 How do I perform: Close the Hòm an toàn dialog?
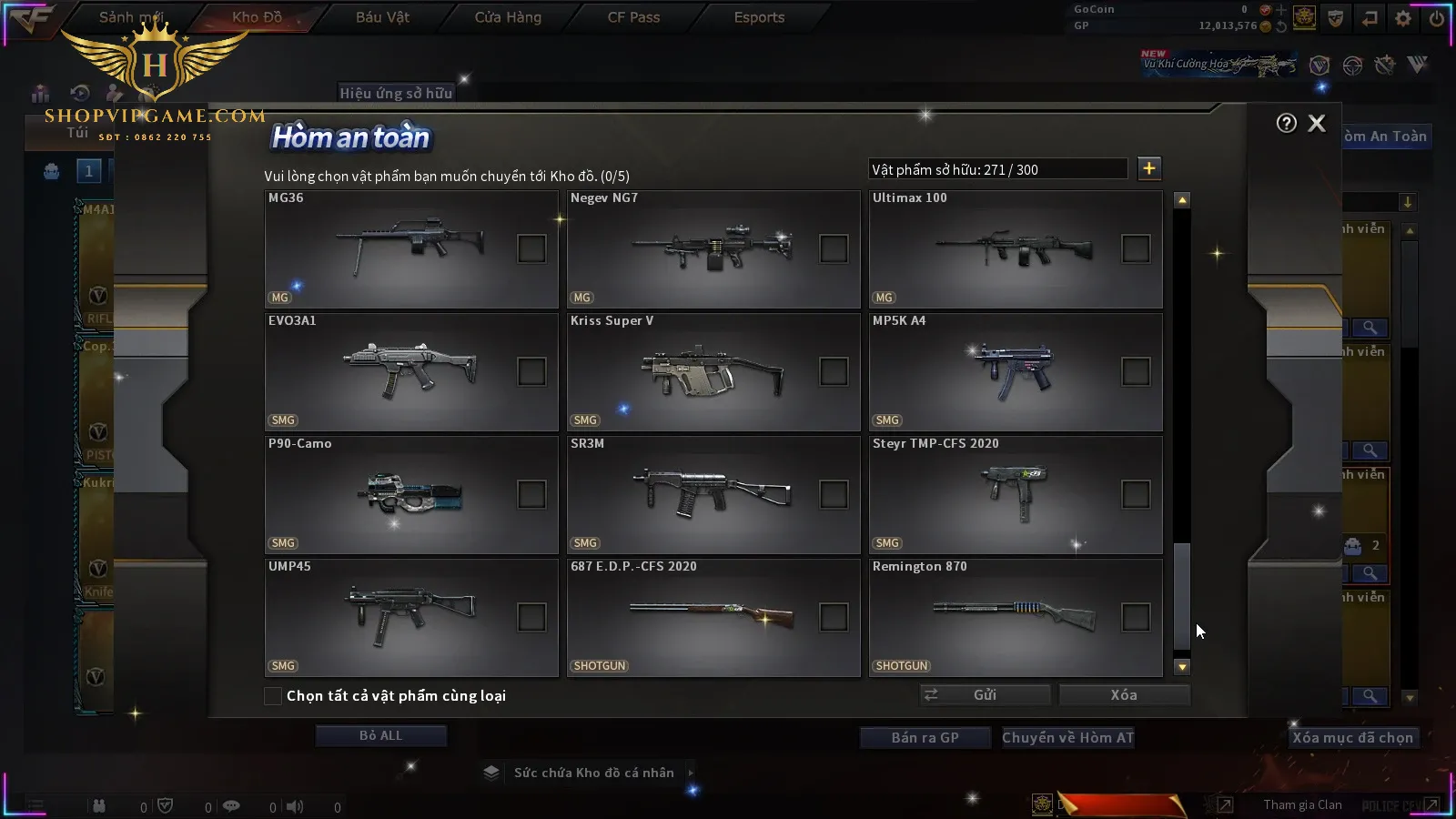[1317, 124]
